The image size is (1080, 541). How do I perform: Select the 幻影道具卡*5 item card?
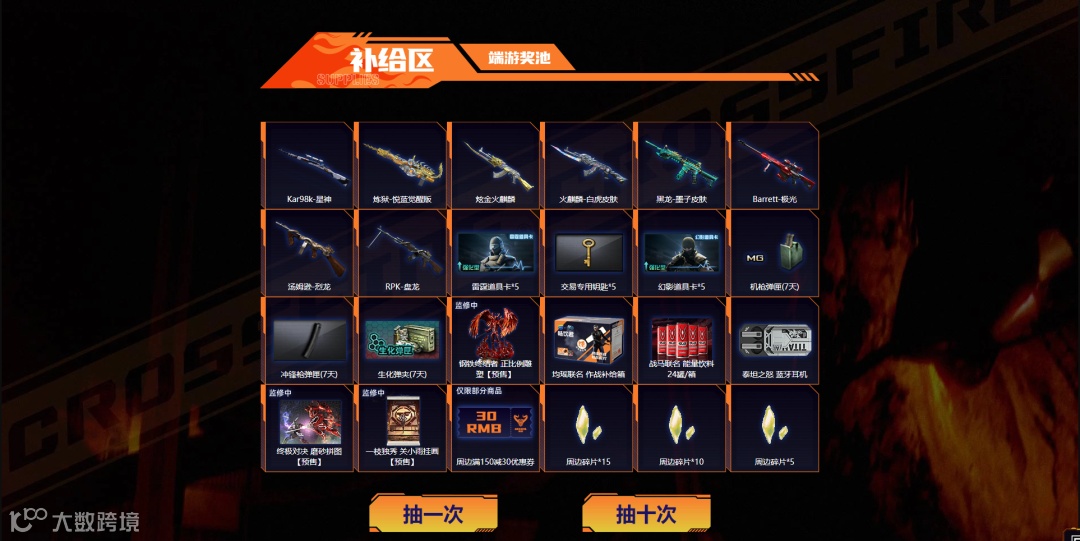(680, 253)
